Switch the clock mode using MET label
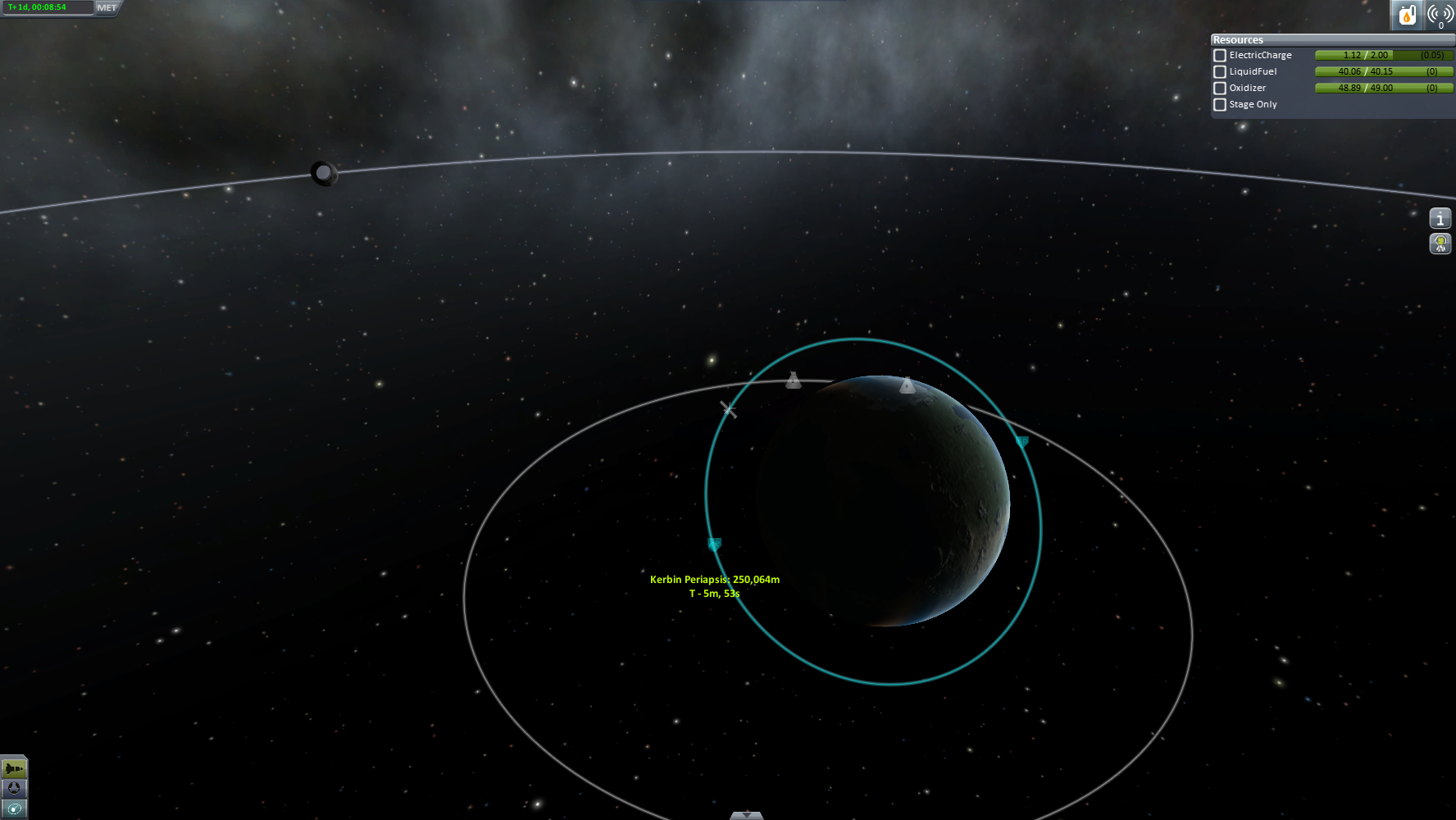 coord(107,8)
